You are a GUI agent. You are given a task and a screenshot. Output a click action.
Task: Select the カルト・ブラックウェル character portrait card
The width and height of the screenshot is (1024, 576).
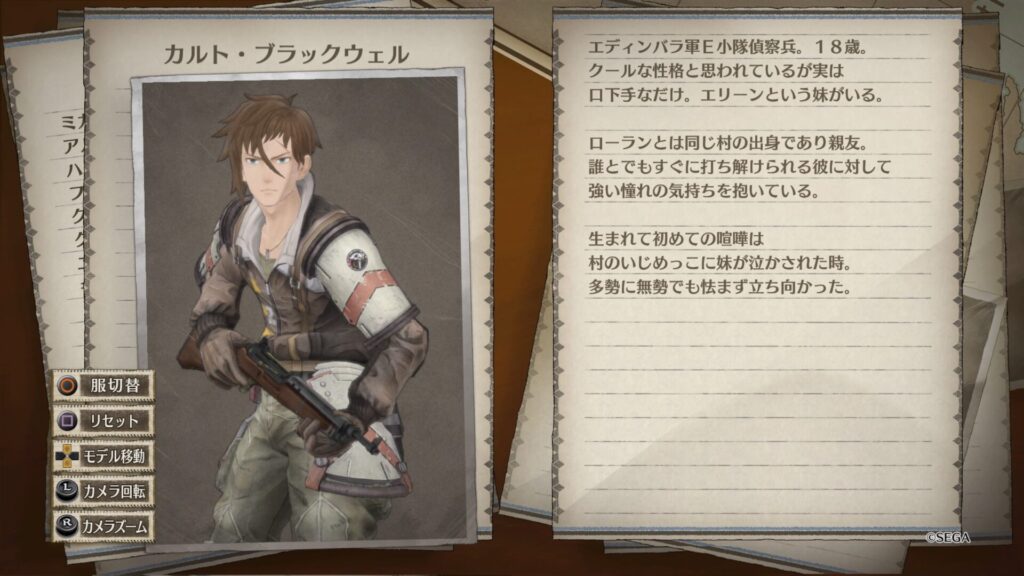(x=300, y=300)
